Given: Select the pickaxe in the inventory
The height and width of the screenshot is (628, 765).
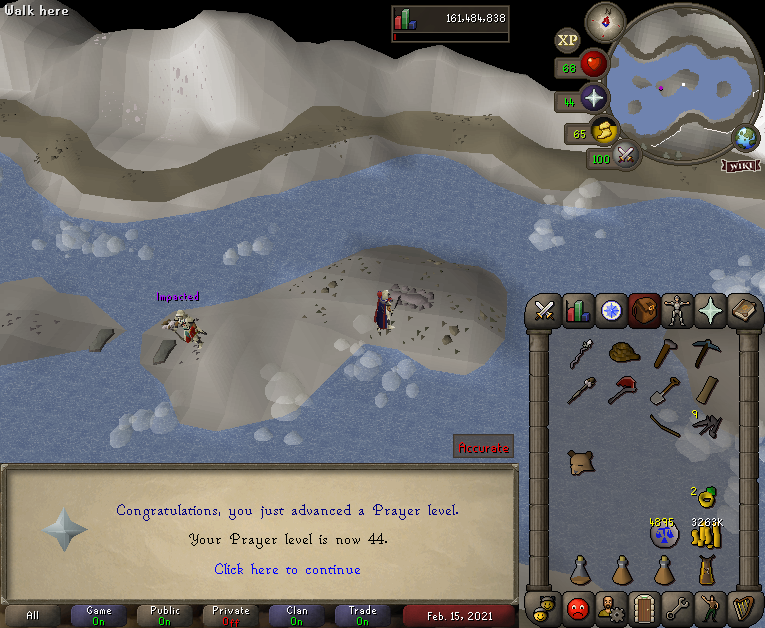Looking at the screenshot, I should pyautogui.click(x=706, y=354).
